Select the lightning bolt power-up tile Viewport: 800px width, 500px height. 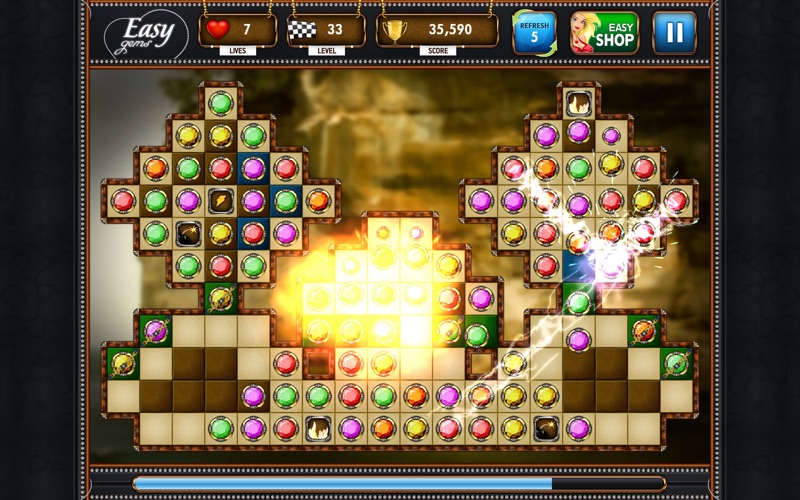(220, 200)
